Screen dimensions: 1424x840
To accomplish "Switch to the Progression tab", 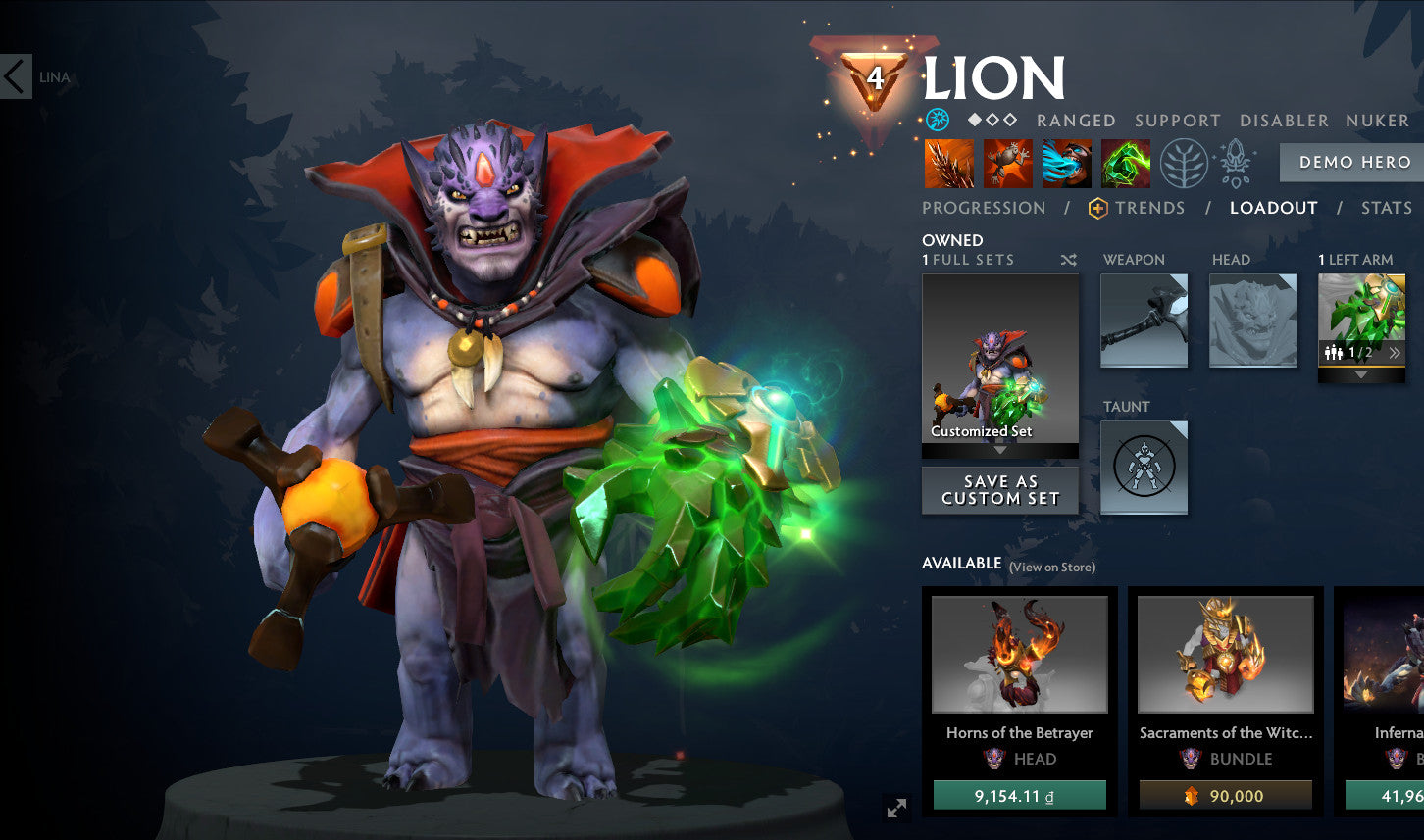I will 983,208.
